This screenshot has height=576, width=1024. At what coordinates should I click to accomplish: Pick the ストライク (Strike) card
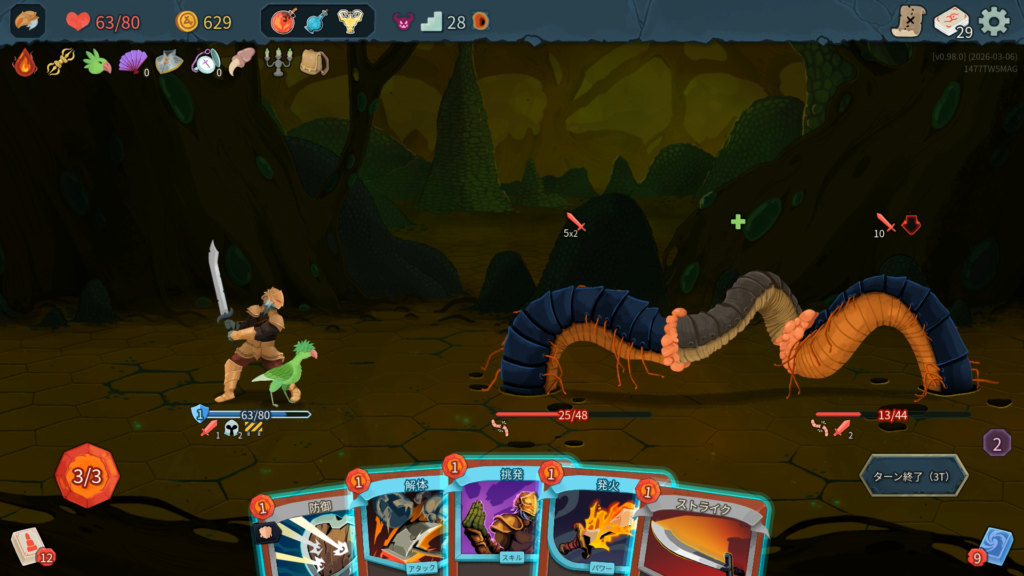[705, 535]
